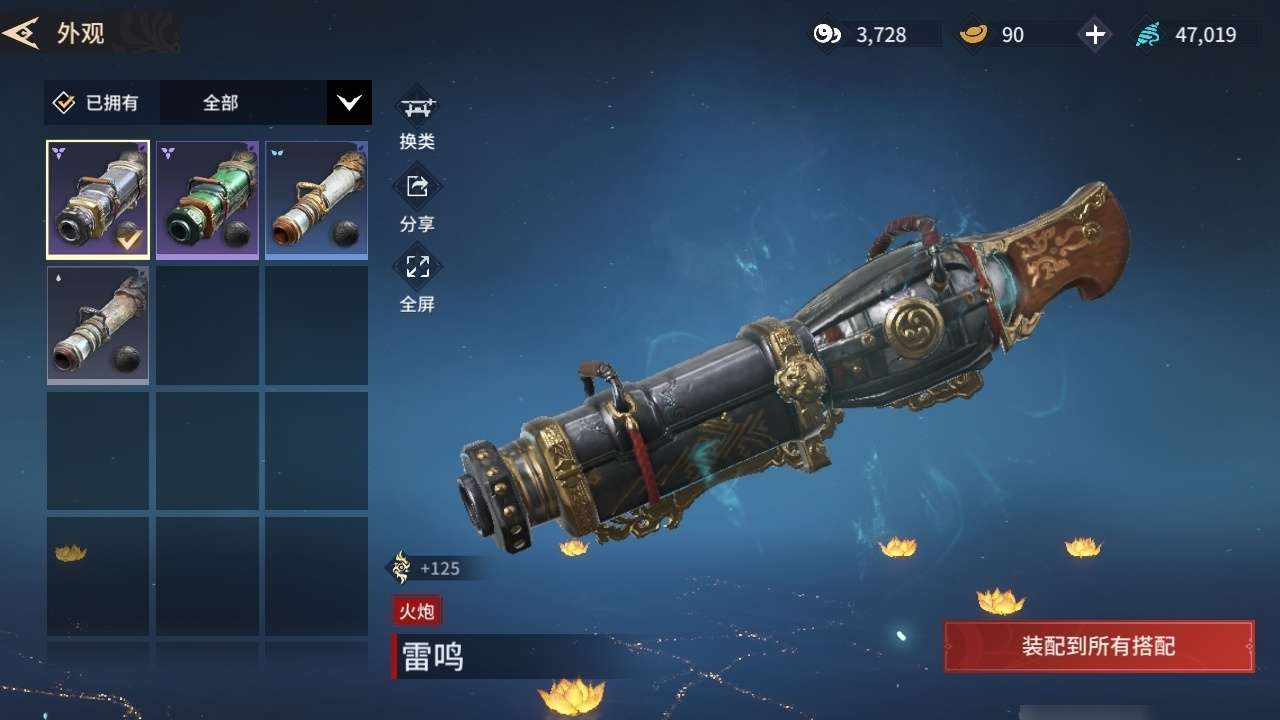This screenshot has height=720, width=1280.
Task: Add gold ingots with the plus button
Action: pos(1095,35)
